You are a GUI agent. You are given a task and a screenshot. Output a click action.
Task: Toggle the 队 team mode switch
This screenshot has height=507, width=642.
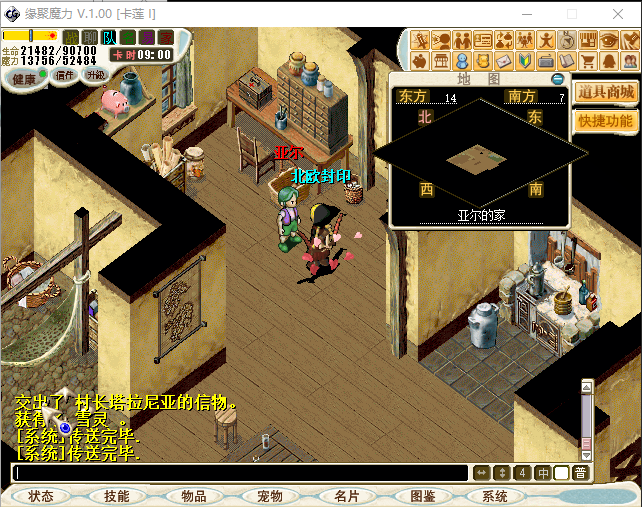pyautogui.click(x=109, y=38)
